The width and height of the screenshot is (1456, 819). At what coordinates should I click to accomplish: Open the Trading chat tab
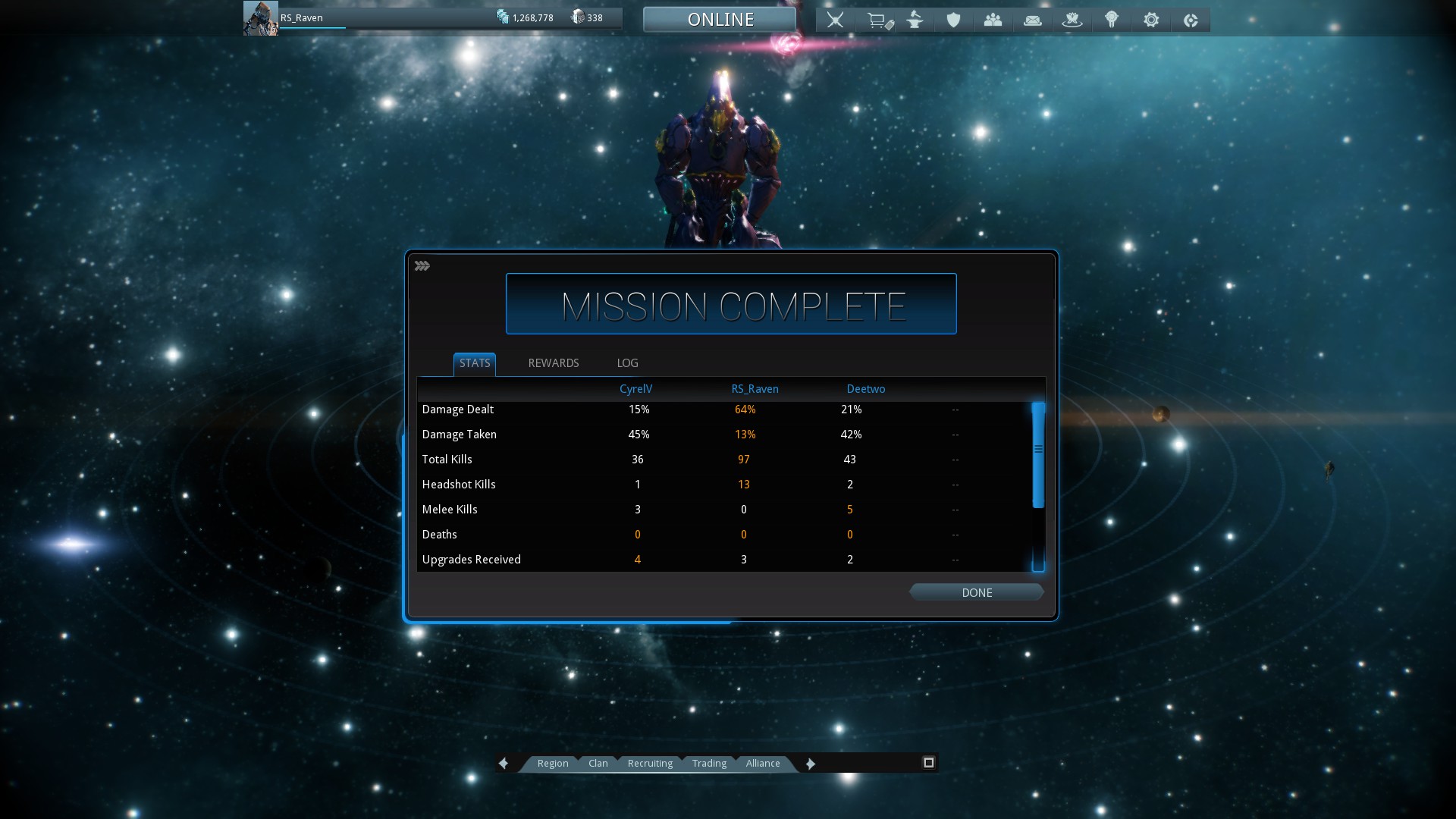[x=709, y=763]
